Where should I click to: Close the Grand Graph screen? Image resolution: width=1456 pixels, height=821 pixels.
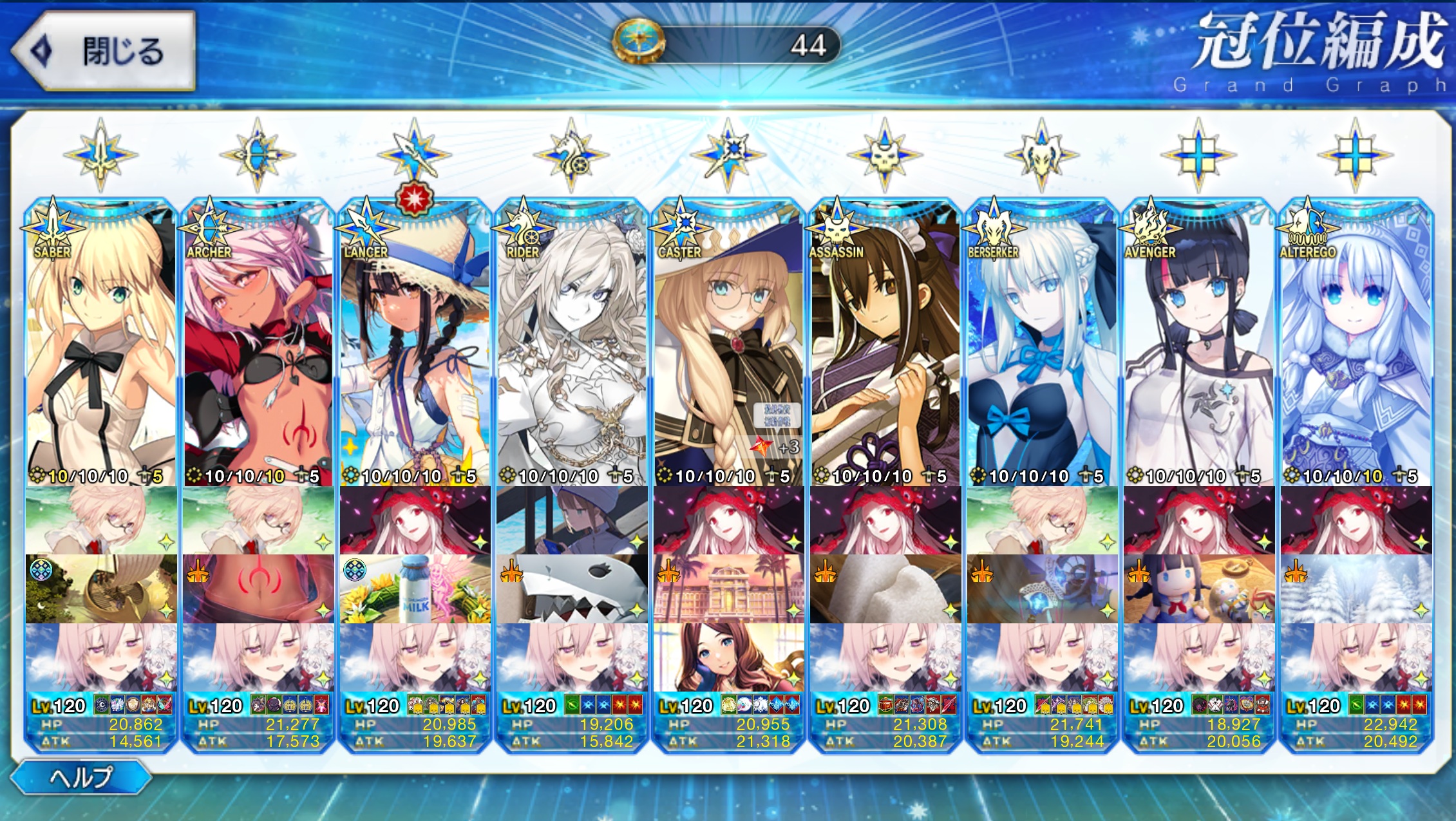(103, 50)
